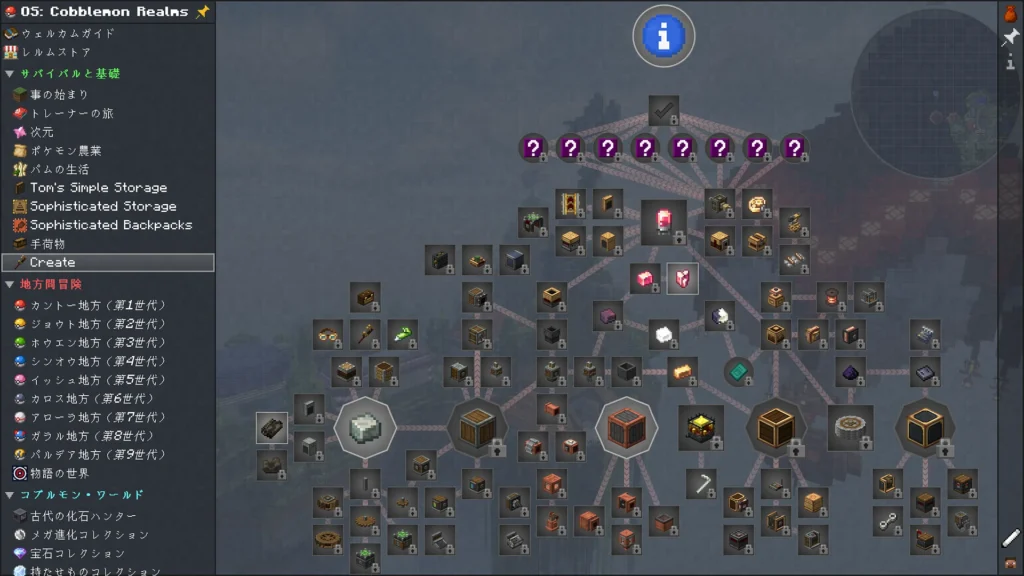Image resolution: width=1024 pixels, height=576 pixels.
Task: Select the Sophisticated Storage chapter
Action: click(102, 206)
